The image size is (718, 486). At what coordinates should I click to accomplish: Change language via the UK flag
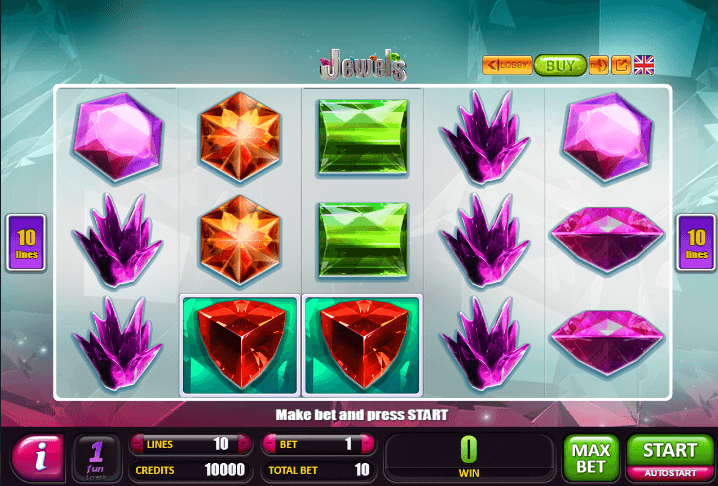click(x=644, y=66)
